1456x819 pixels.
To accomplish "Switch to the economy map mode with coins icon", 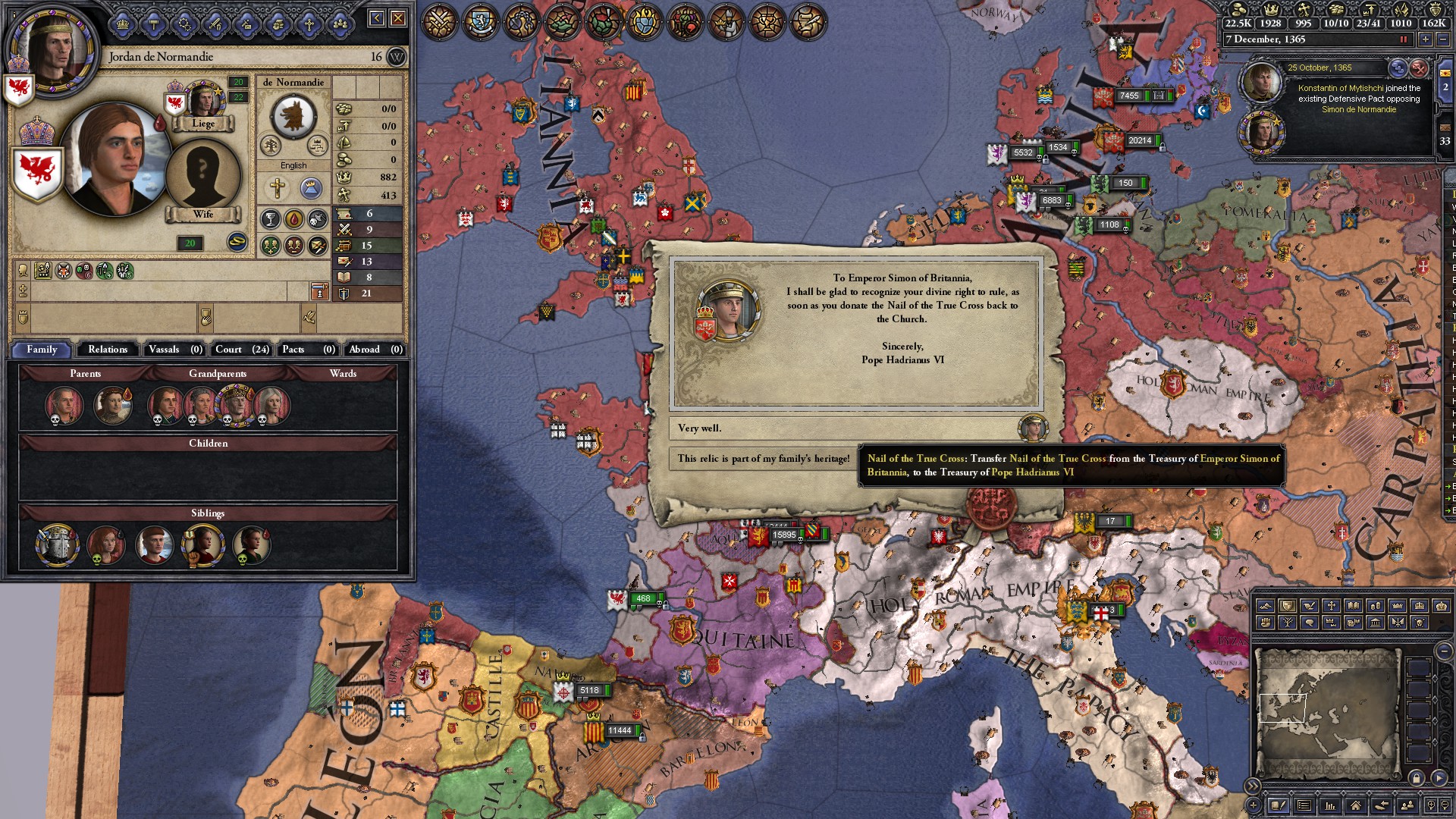I will (1376, 605).
